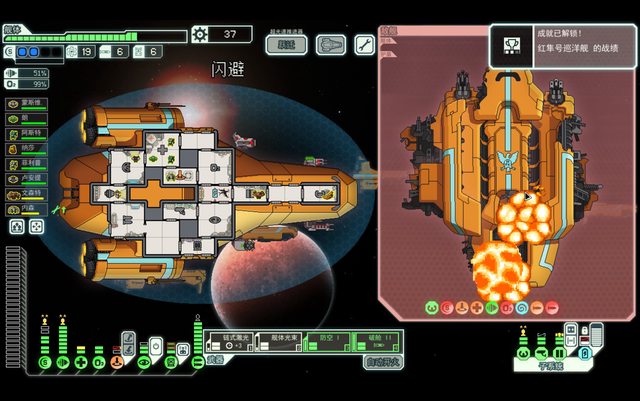
Task: Select the 防空 I weapon slot
Action: [329, 342]
